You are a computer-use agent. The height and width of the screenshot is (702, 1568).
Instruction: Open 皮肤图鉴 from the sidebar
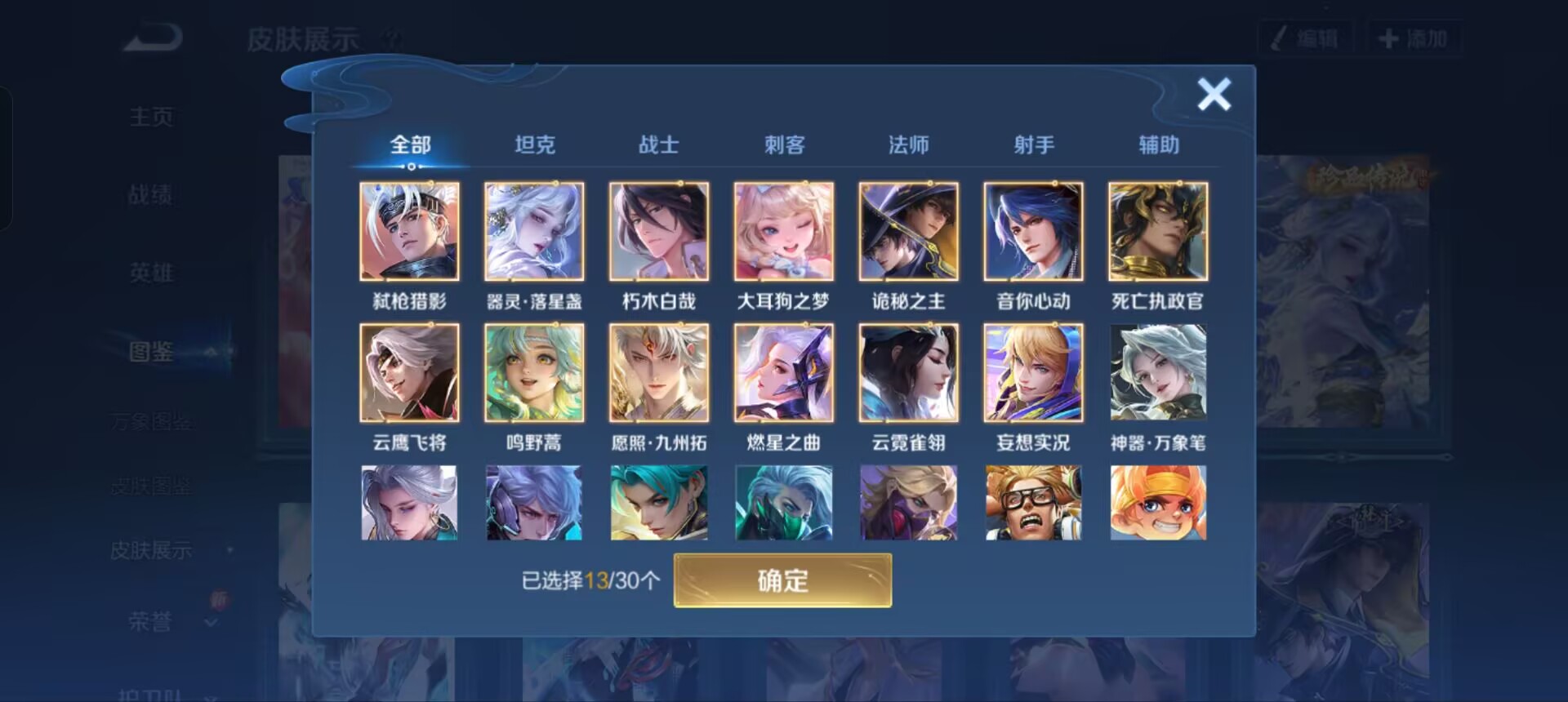point(152,486)
